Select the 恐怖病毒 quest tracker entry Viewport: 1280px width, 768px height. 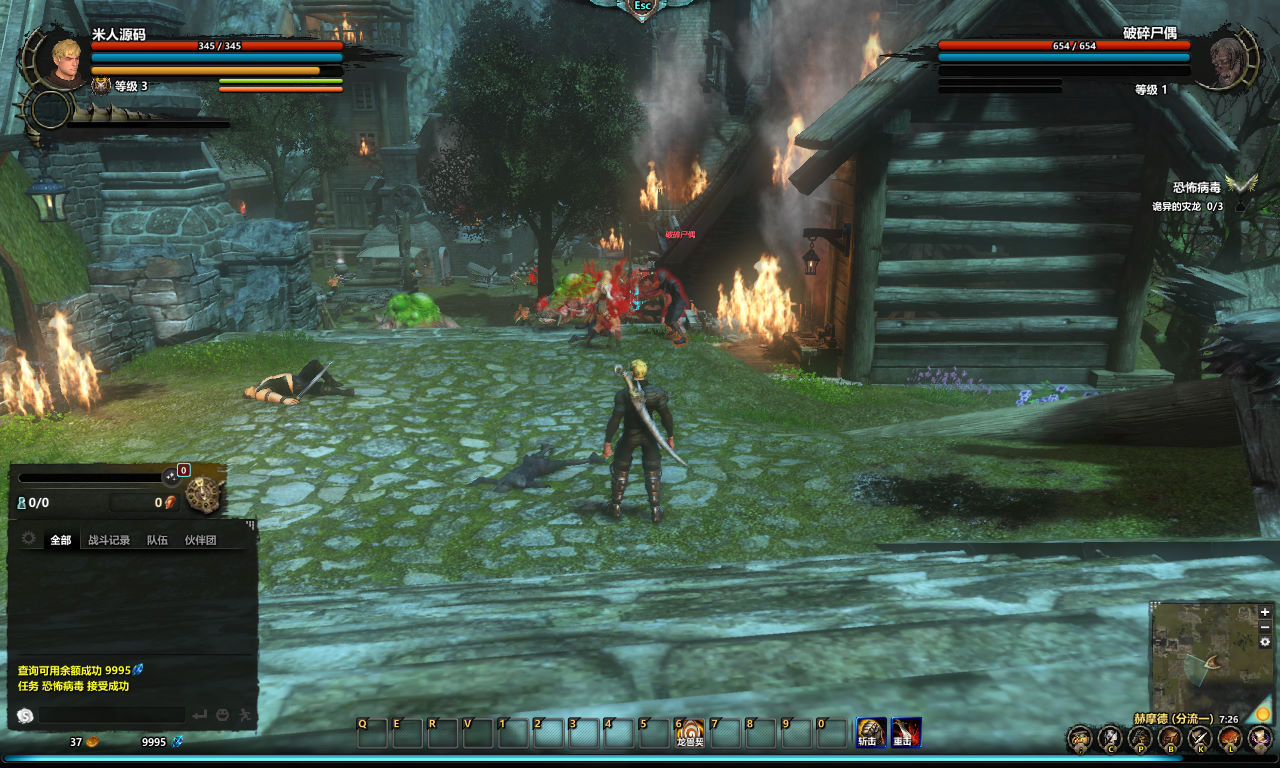coord(1196,187)
